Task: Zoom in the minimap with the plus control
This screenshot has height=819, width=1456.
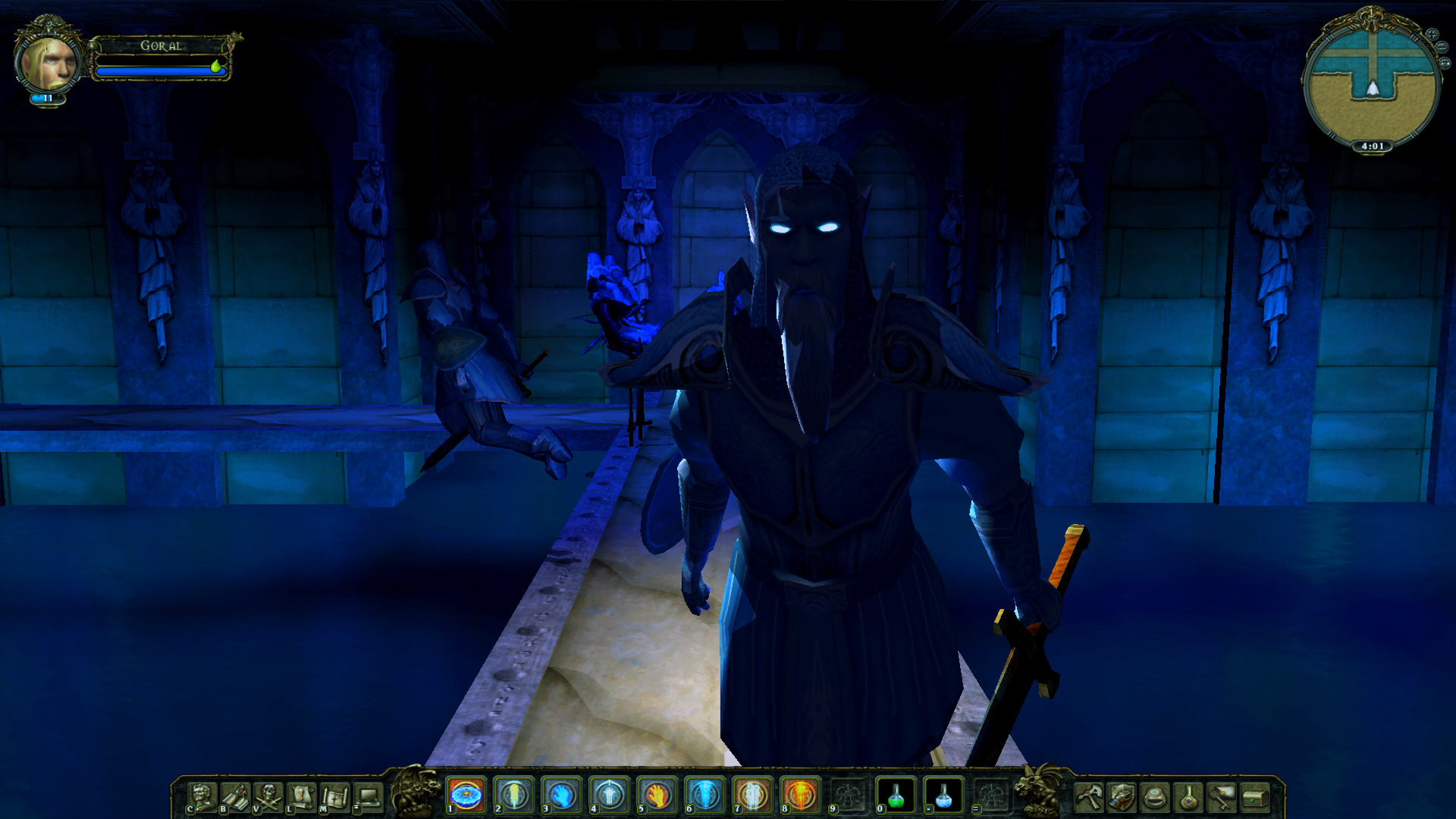Action: click(1432, 34)
